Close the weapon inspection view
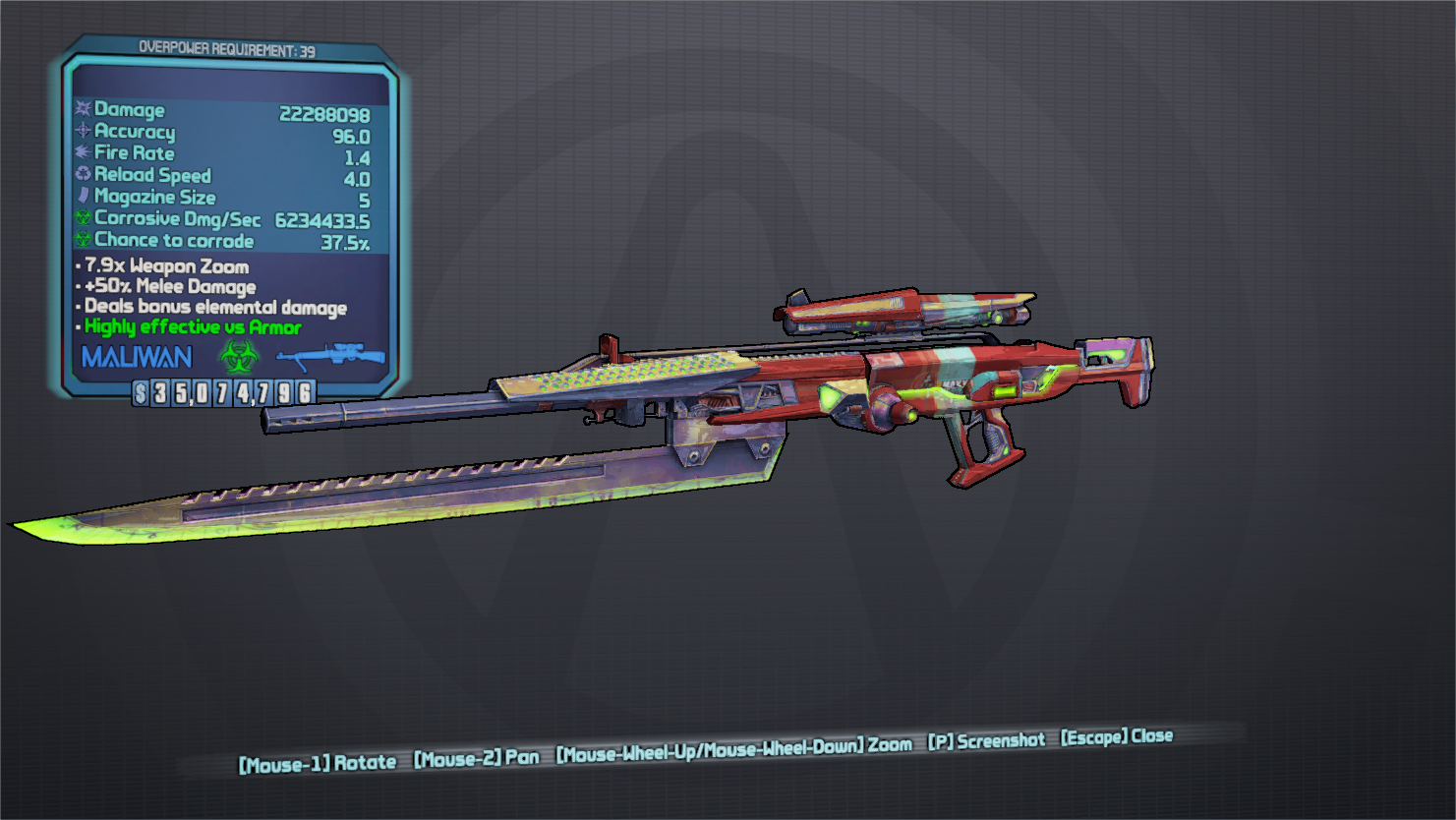 coord(1116,737)
